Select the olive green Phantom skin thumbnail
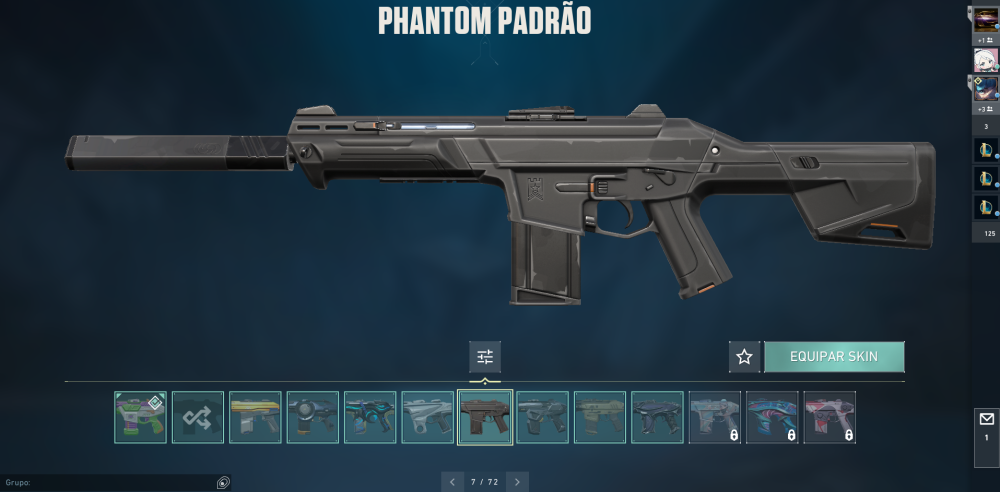This screenshot has height=492, width=1000. [600, 417]
